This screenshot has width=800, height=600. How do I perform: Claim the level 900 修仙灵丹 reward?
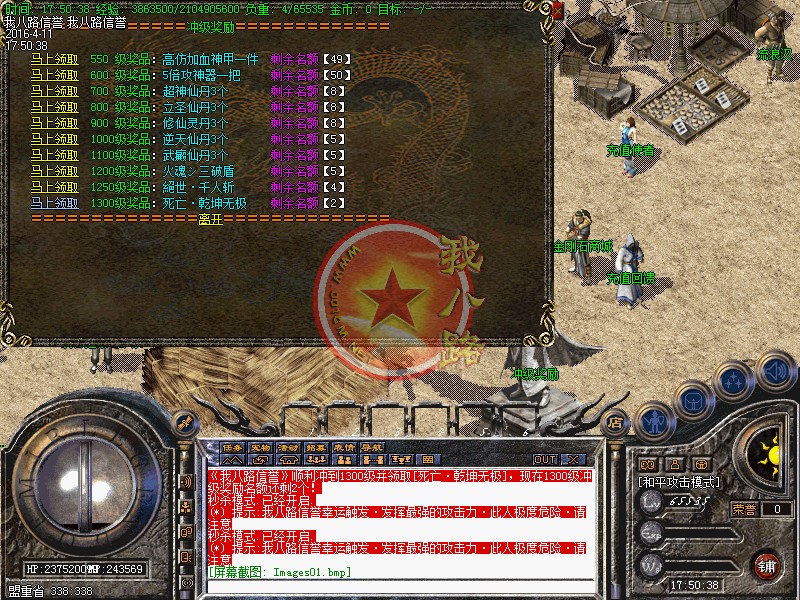pyautogui.click(x=54, y=123)
